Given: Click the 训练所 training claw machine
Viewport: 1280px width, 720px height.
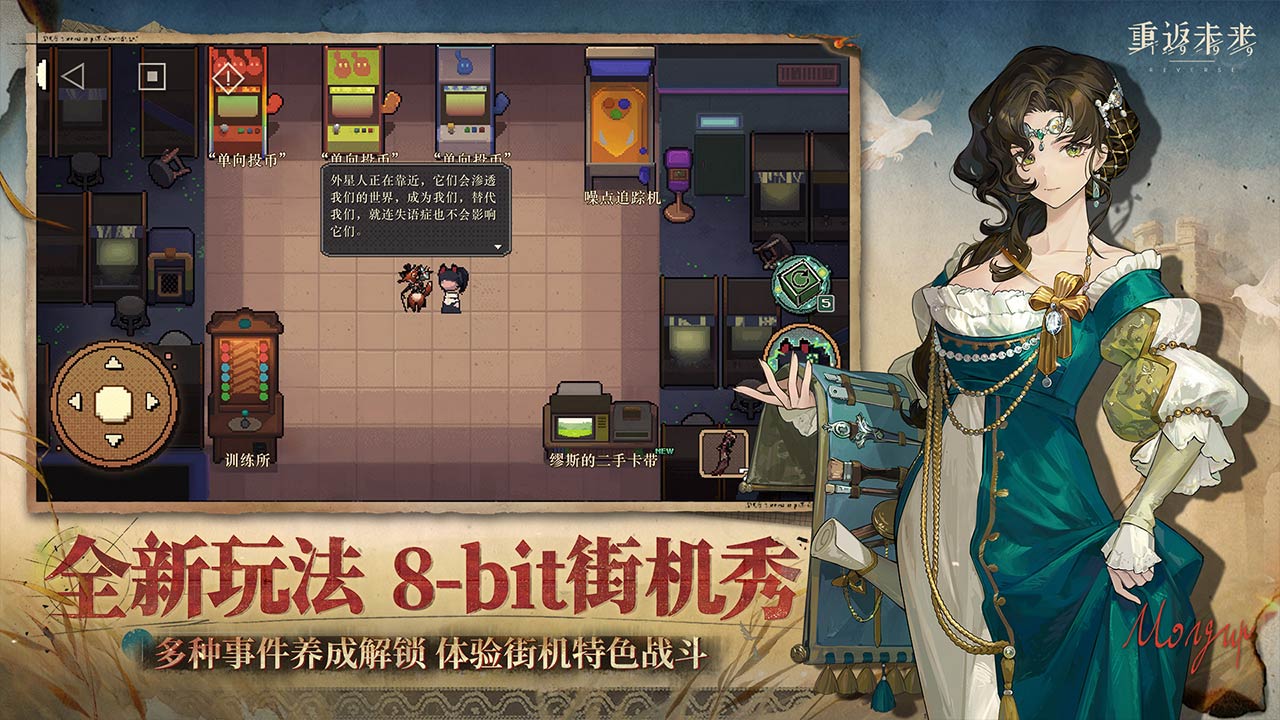Looking at the screenshot, I should click(244, 380).
